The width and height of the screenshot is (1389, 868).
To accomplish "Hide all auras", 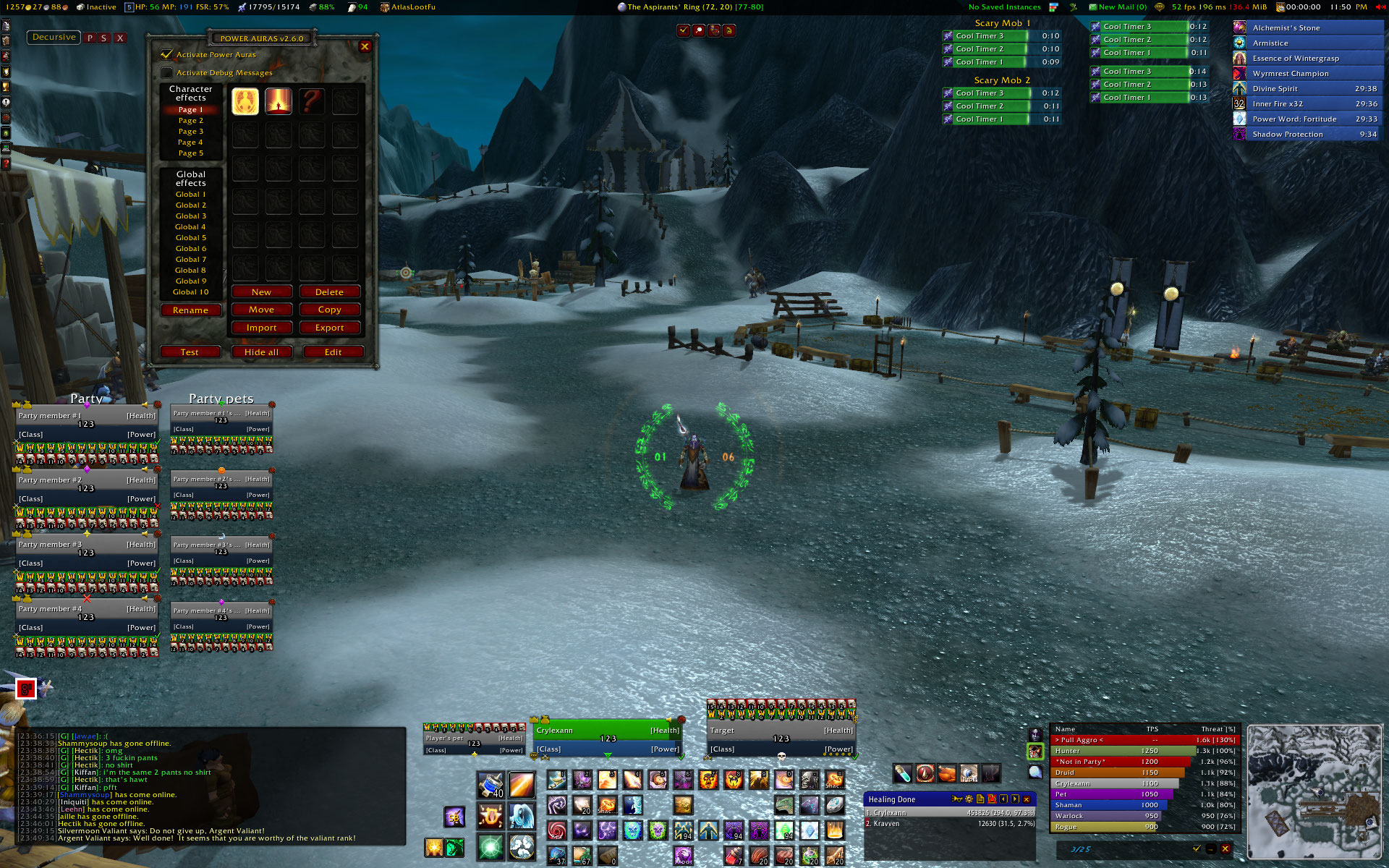I will (x=261, y=352).
